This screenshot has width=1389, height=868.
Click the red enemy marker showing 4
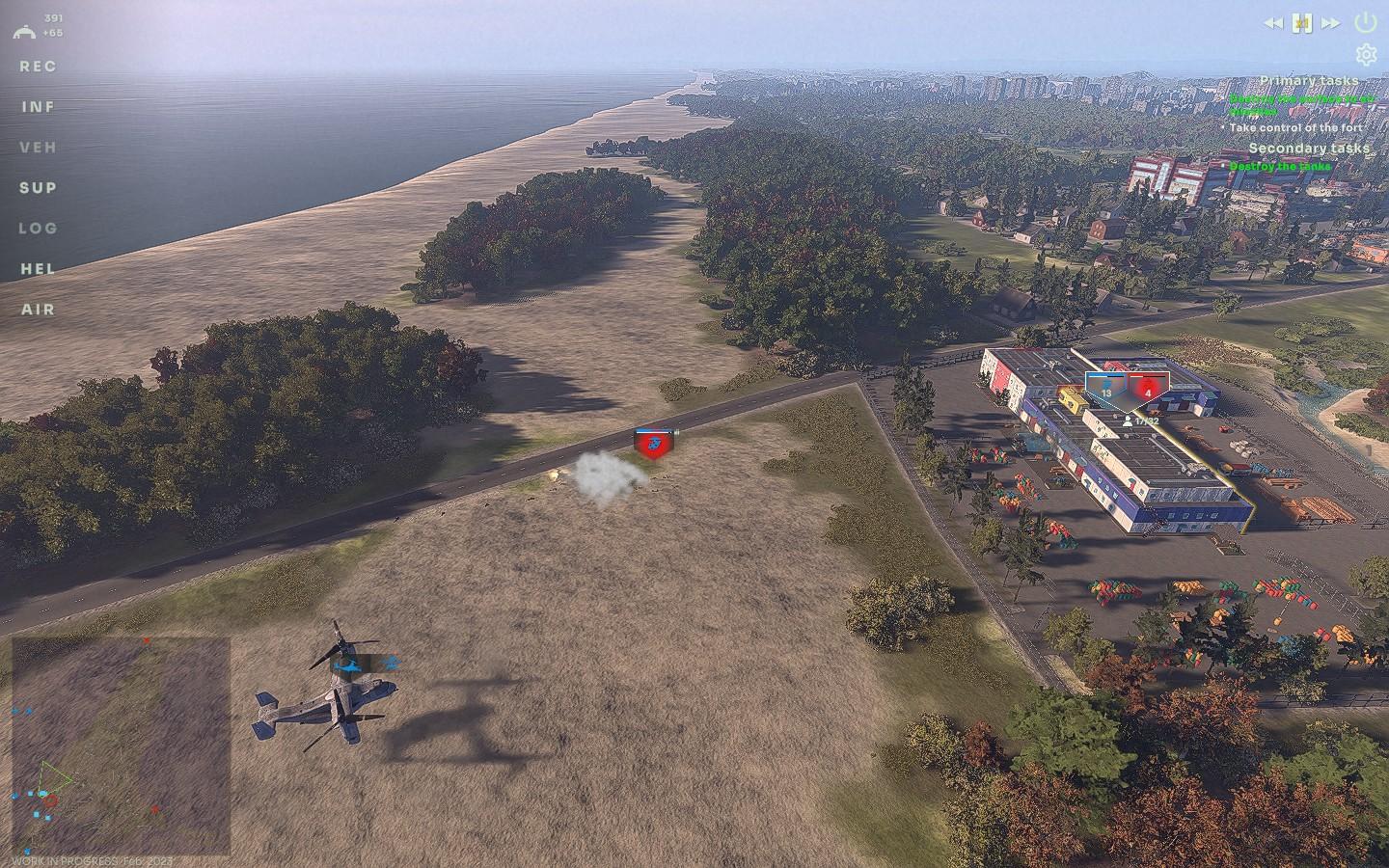(x=1148, y=387)
